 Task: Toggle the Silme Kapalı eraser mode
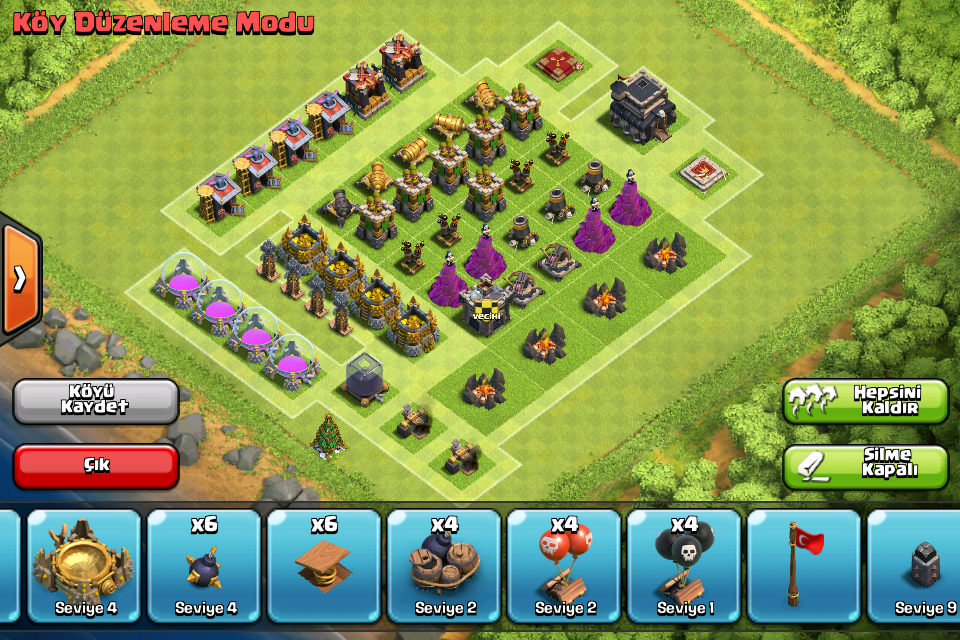[x=865, y=466]
